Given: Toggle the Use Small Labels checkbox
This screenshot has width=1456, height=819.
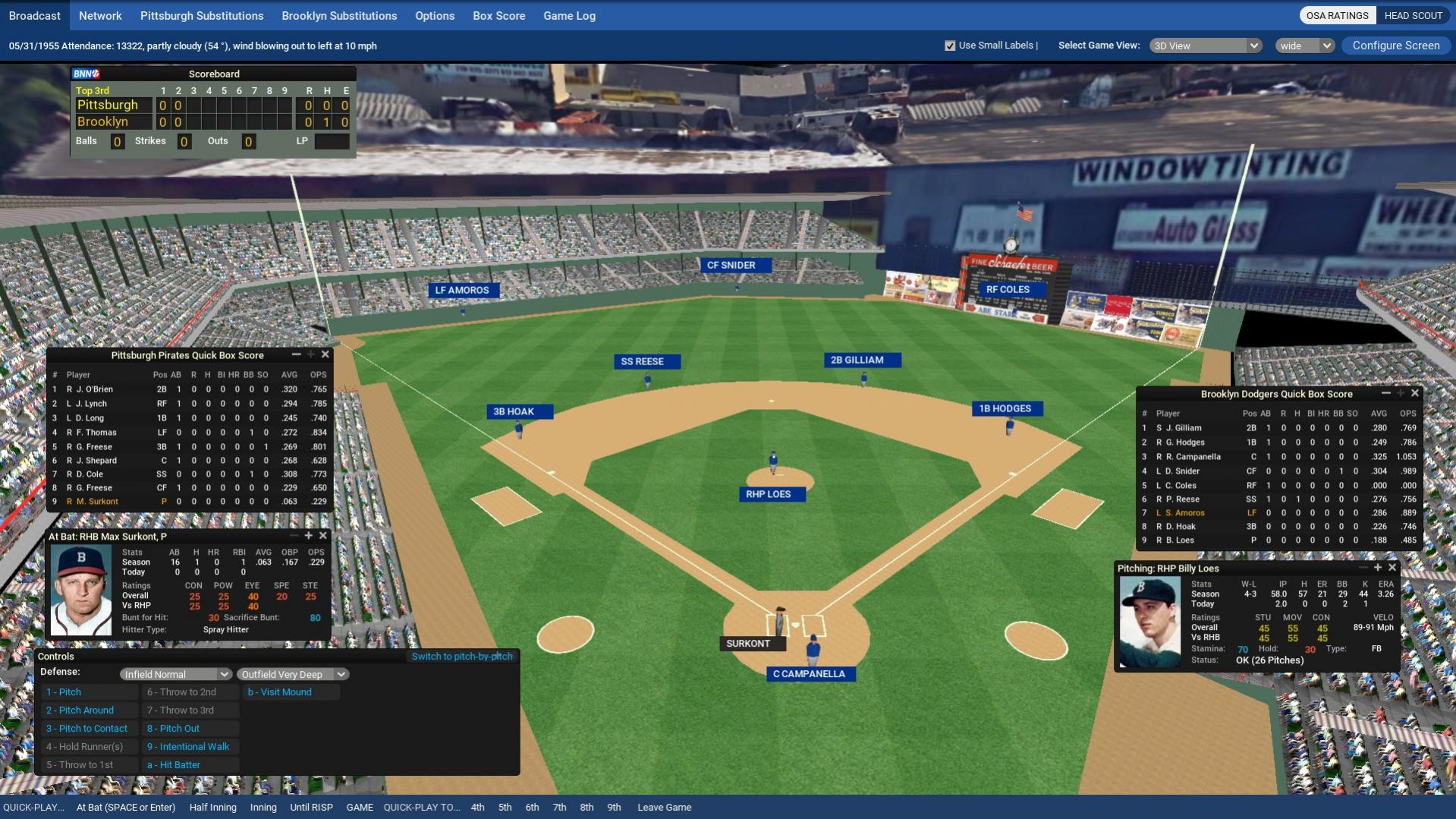Looking at the screenshot, I should click(x=950, y=46).
